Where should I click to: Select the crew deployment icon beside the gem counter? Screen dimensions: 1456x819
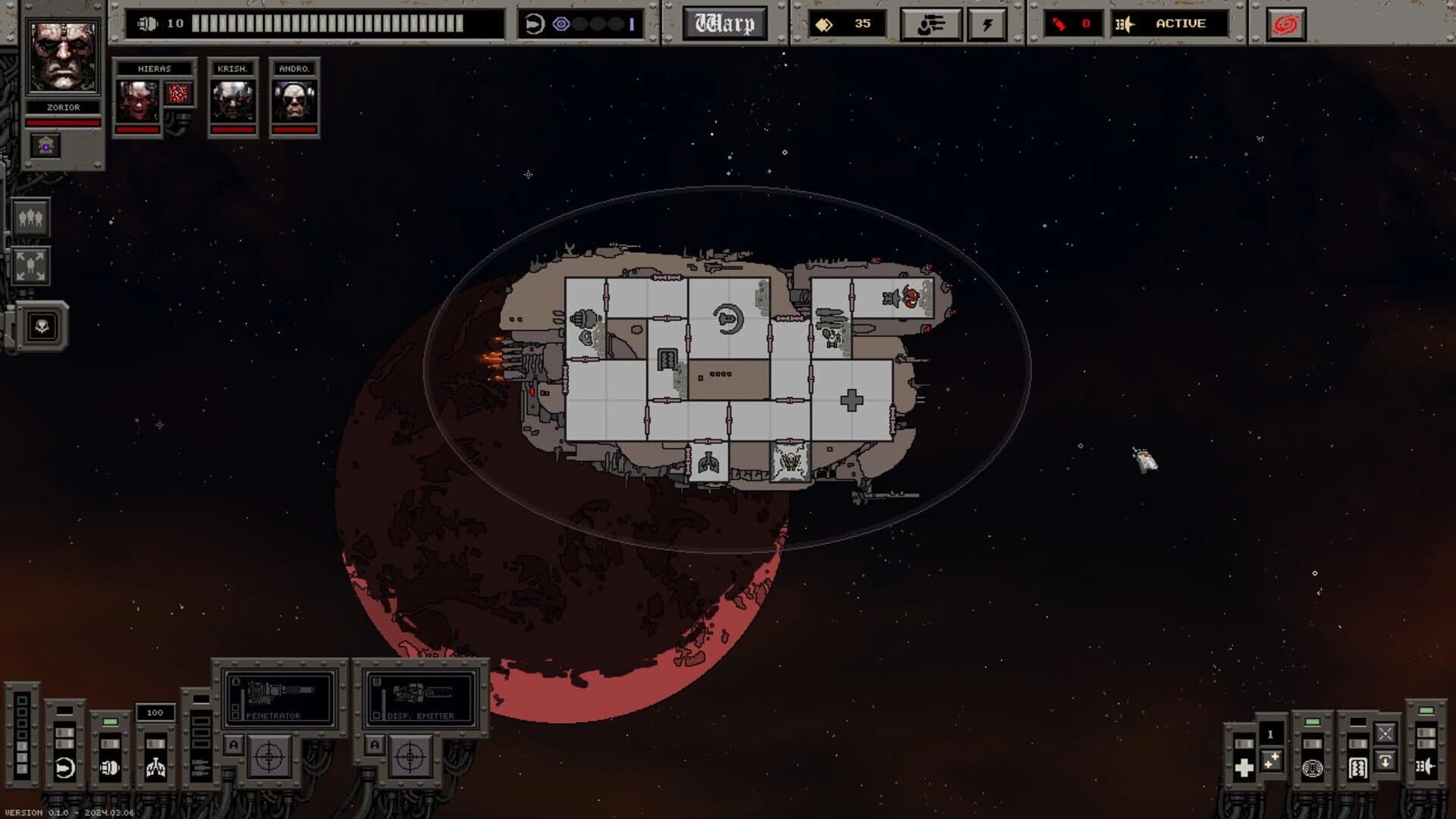[x=932, y=24]
